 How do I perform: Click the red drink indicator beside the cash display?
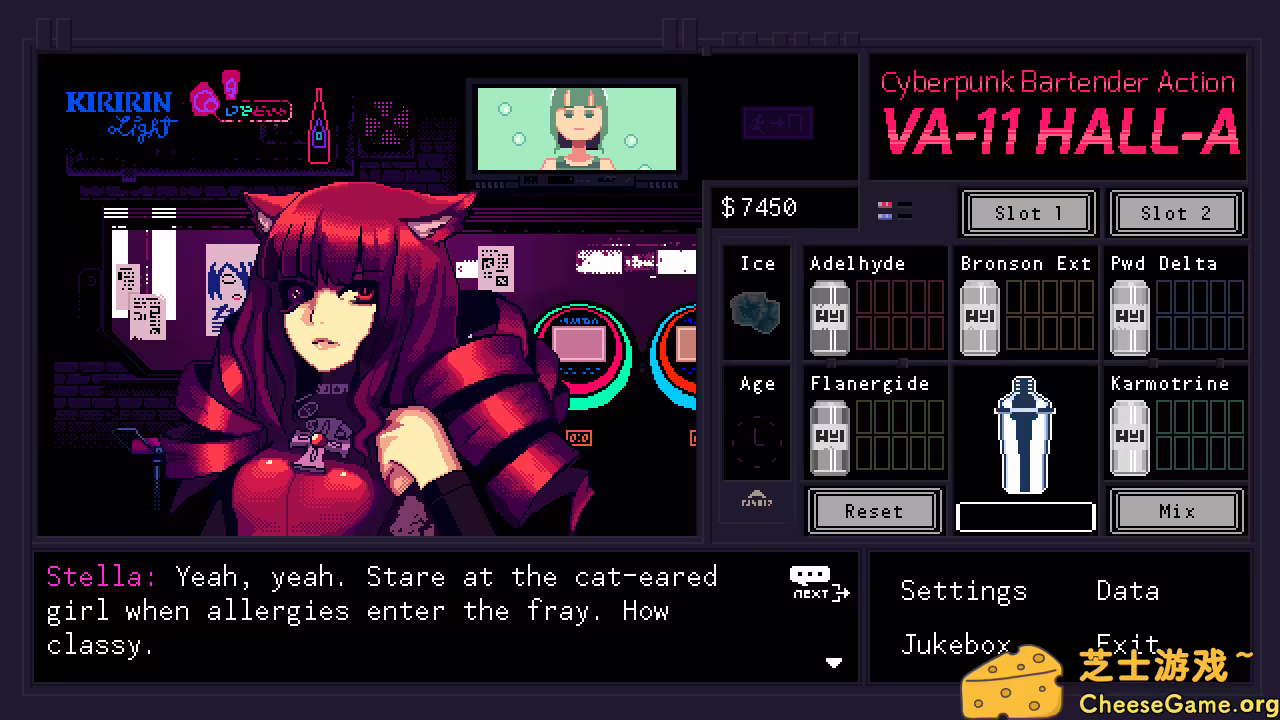click(885, 204)
